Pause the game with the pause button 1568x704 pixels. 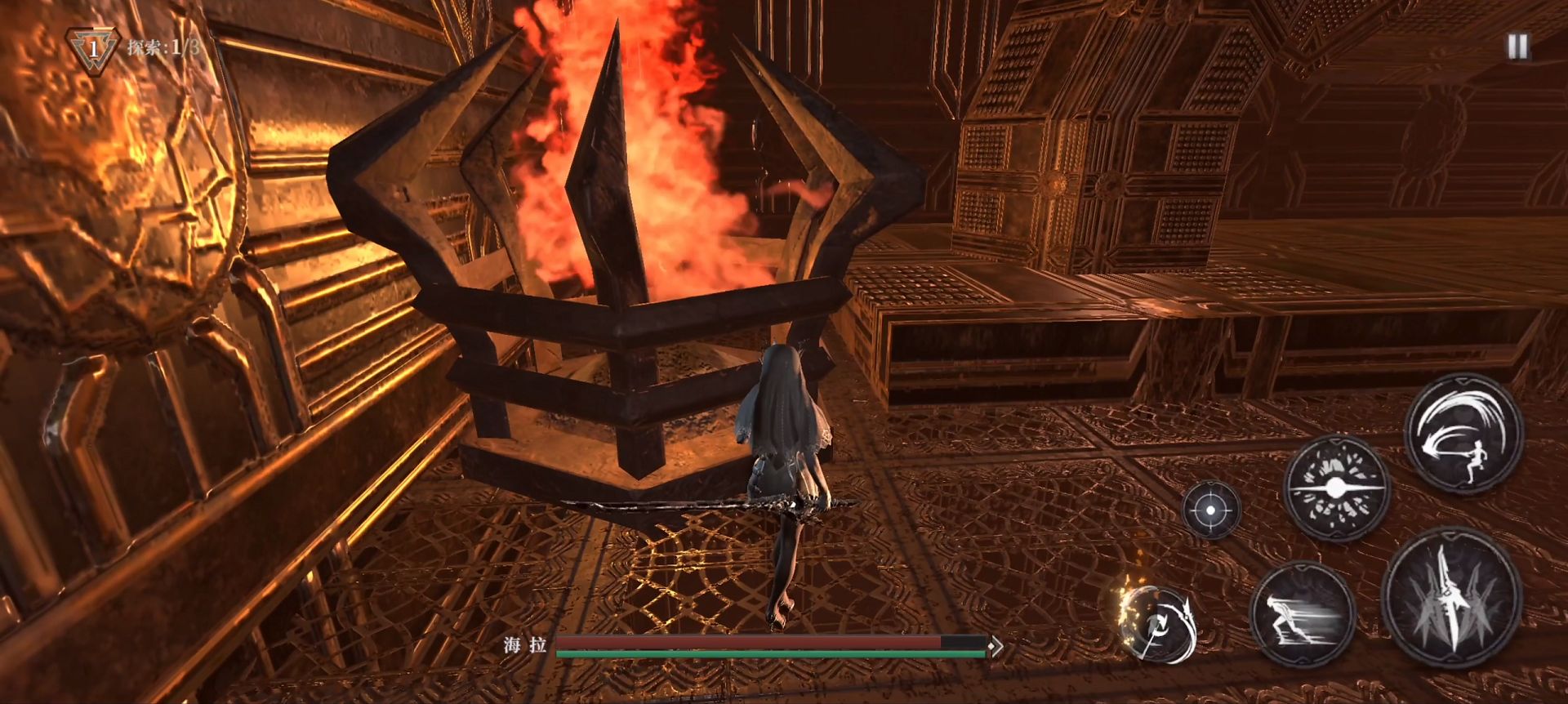(1517, 47)
